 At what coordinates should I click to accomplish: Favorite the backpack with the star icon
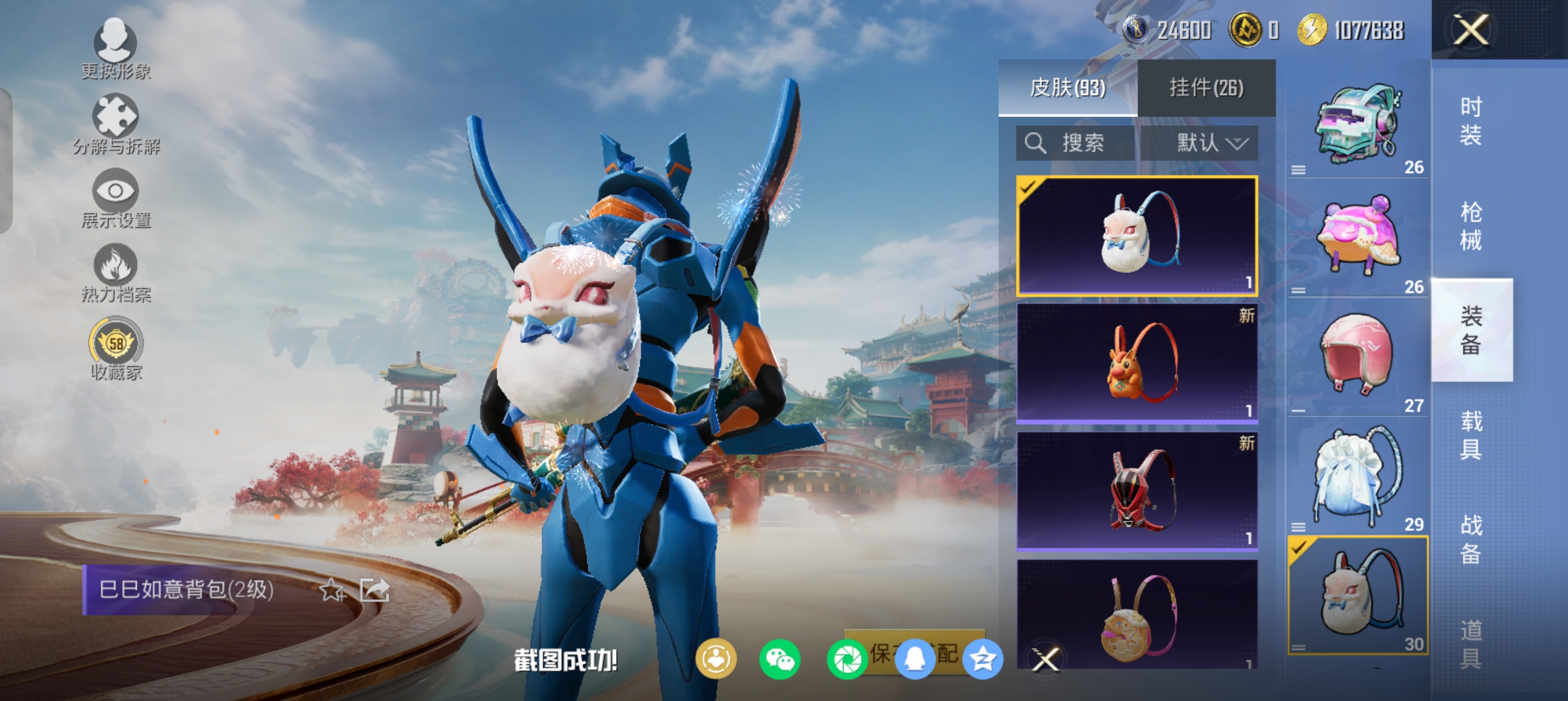point(333,590)
